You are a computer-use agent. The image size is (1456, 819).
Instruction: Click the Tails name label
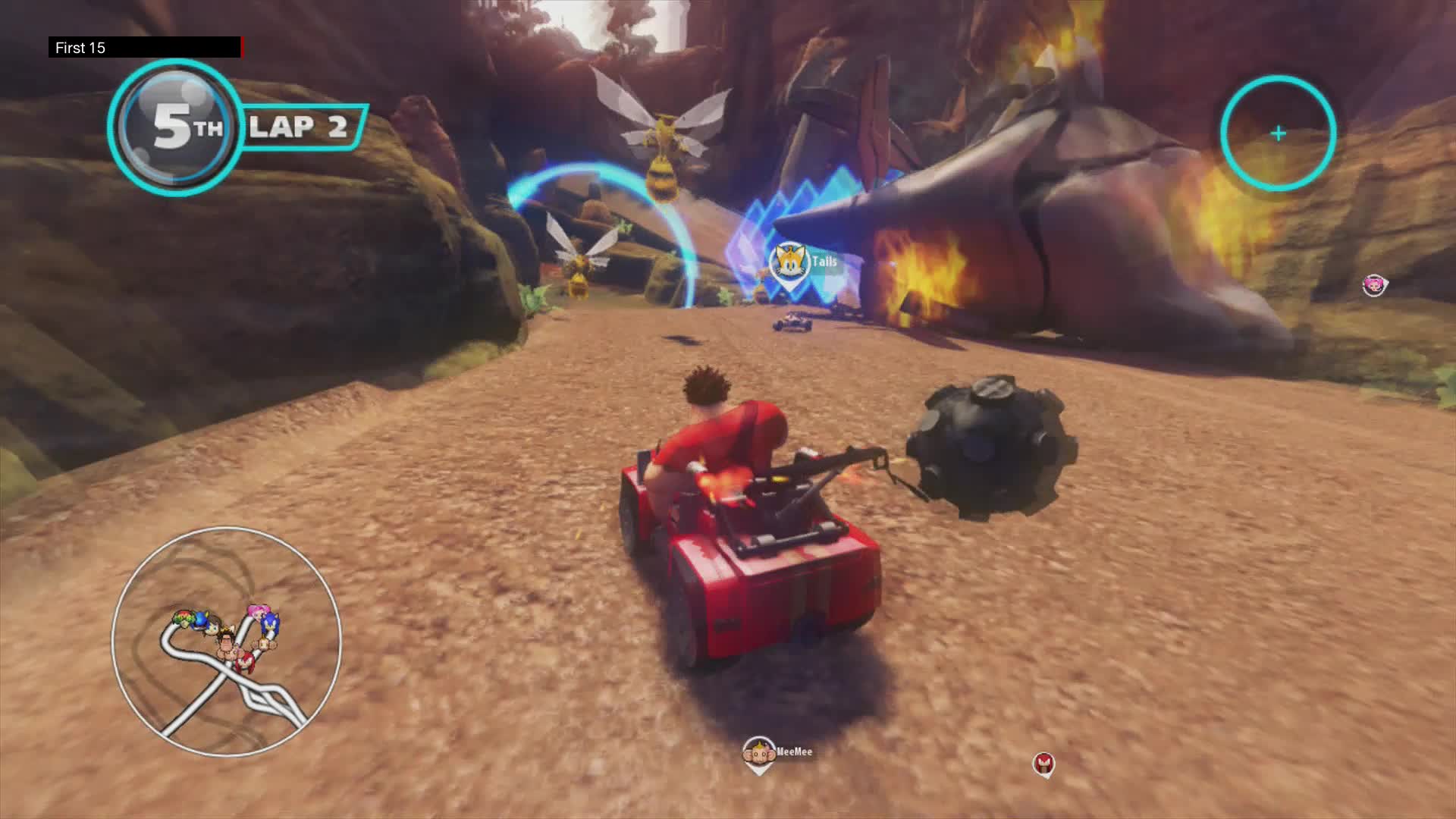823,261
